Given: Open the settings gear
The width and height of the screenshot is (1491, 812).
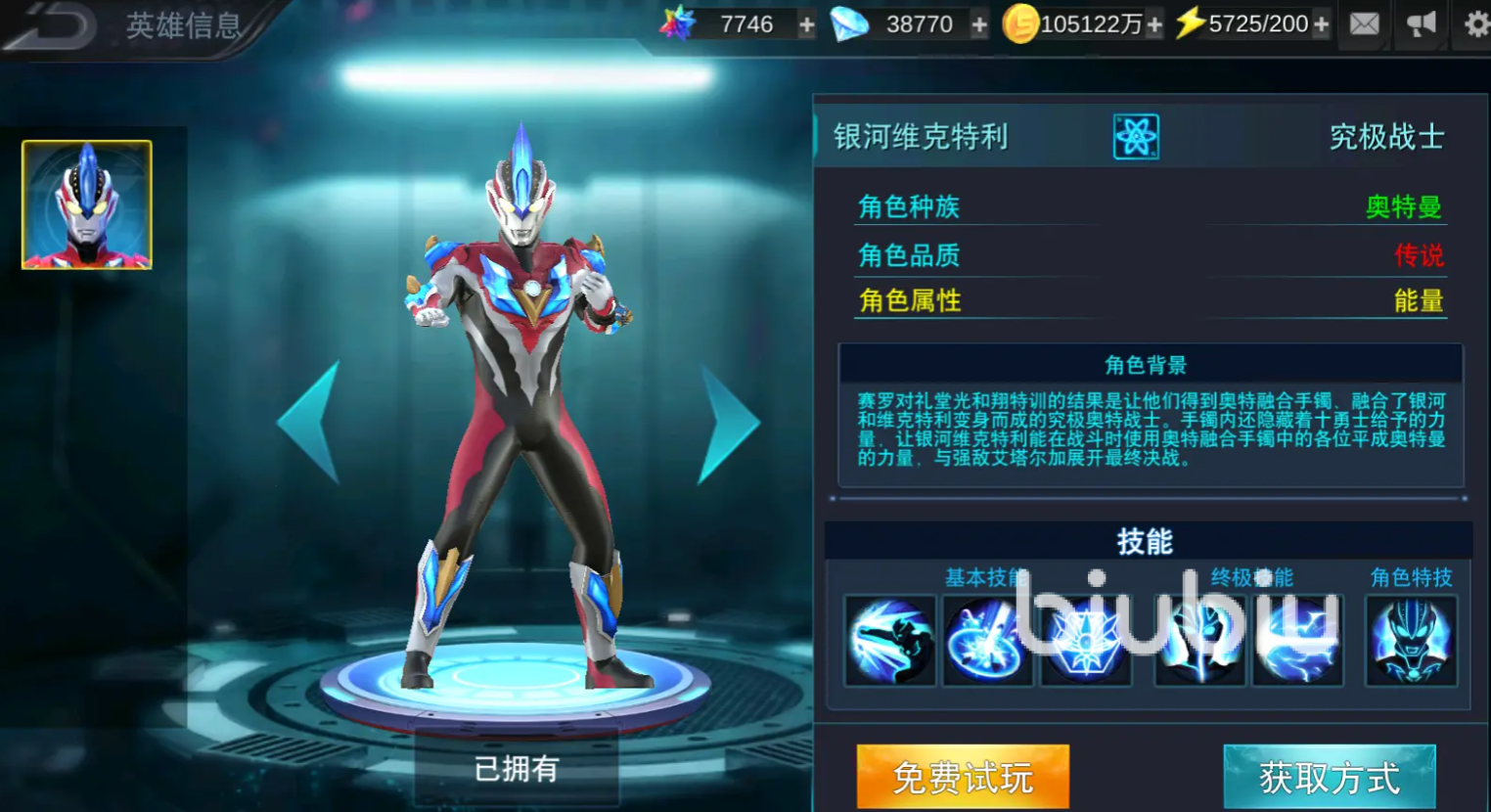Looking at the screenshot, I should pyautogui.click(x=1475, y=23).
